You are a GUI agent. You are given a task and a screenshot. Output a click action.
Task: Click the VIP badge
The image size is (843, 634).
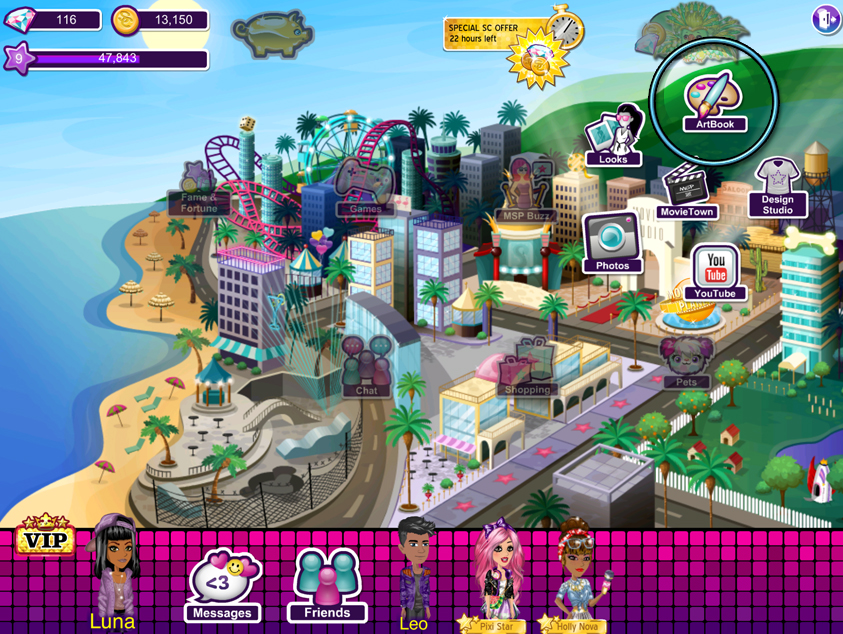[x=45, y=538]
